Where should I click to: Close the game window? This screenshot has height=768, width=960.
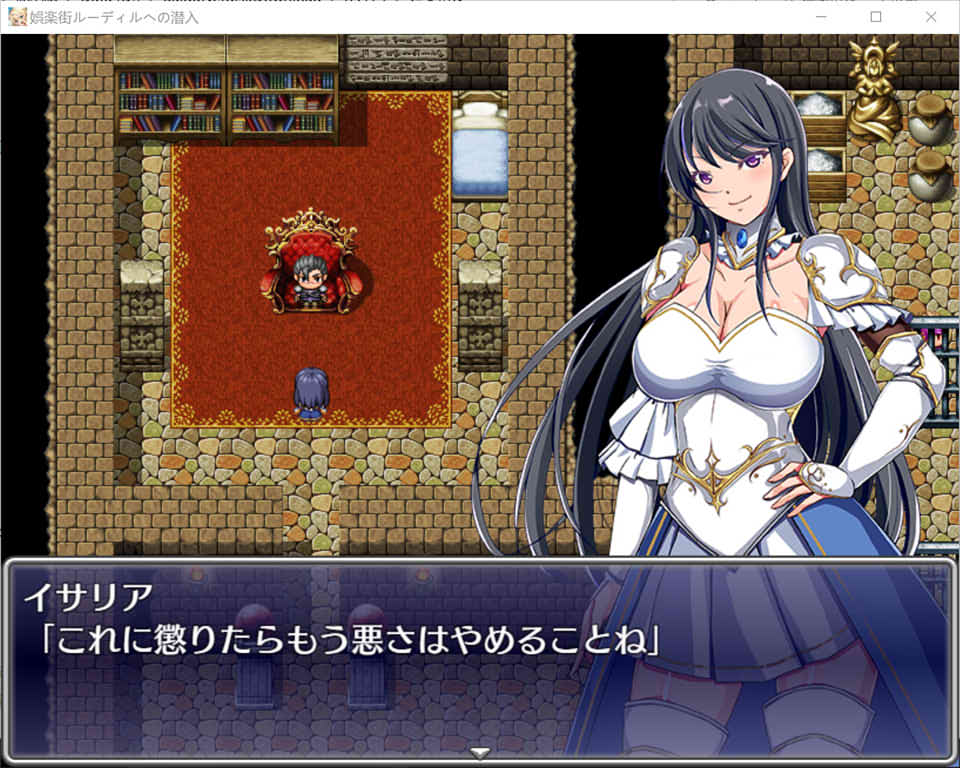click(931, 17)
